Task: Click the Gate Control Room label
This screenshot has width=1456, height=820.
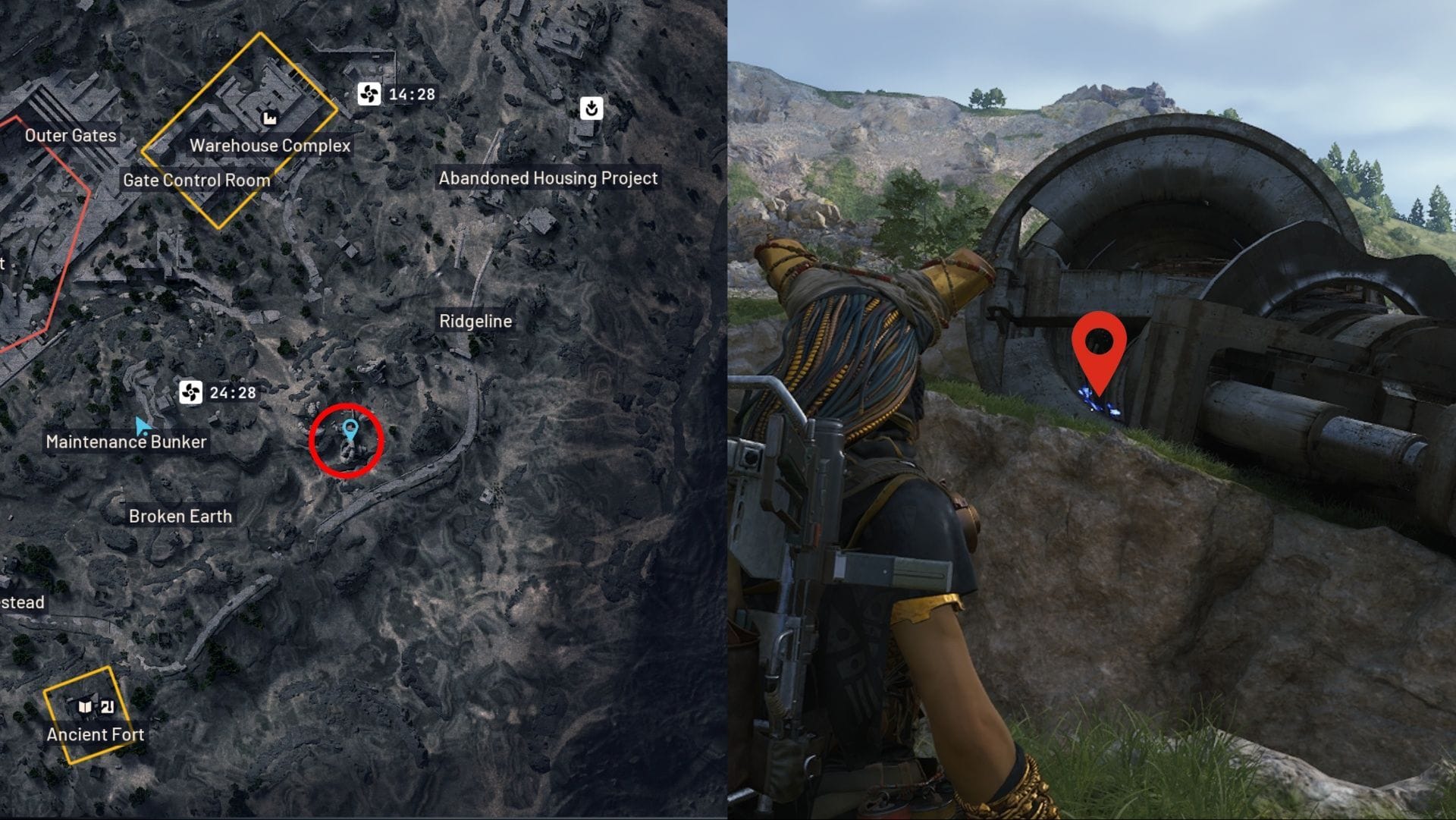Action: [196, 181]
